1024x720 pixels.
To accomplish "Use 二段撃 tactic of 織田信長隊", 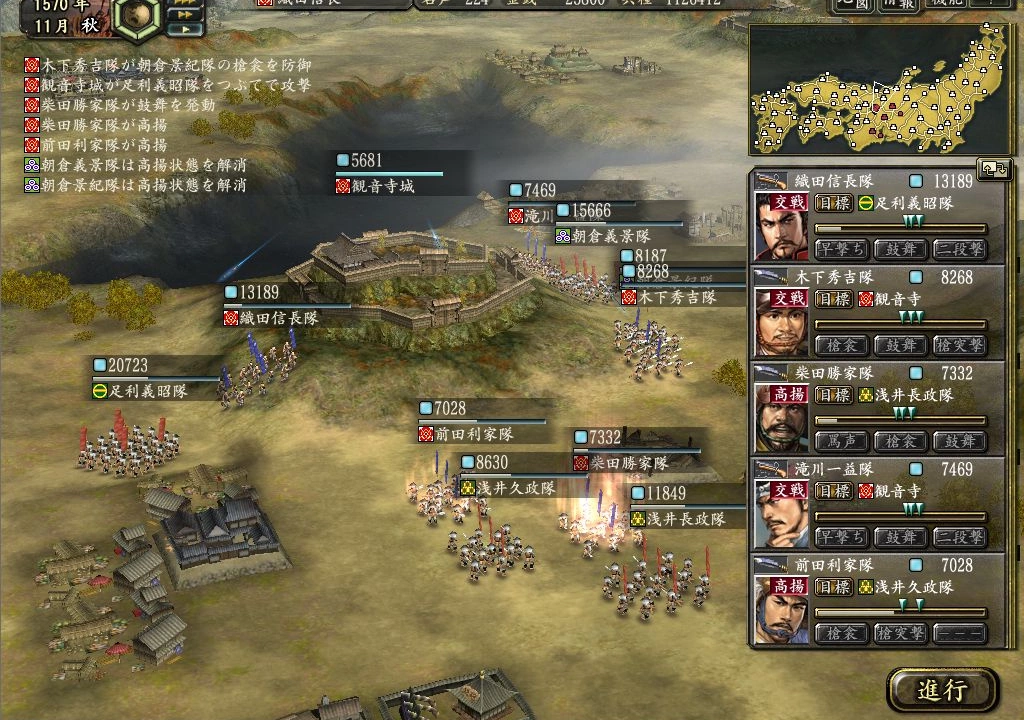I will (x=959, y=249).
